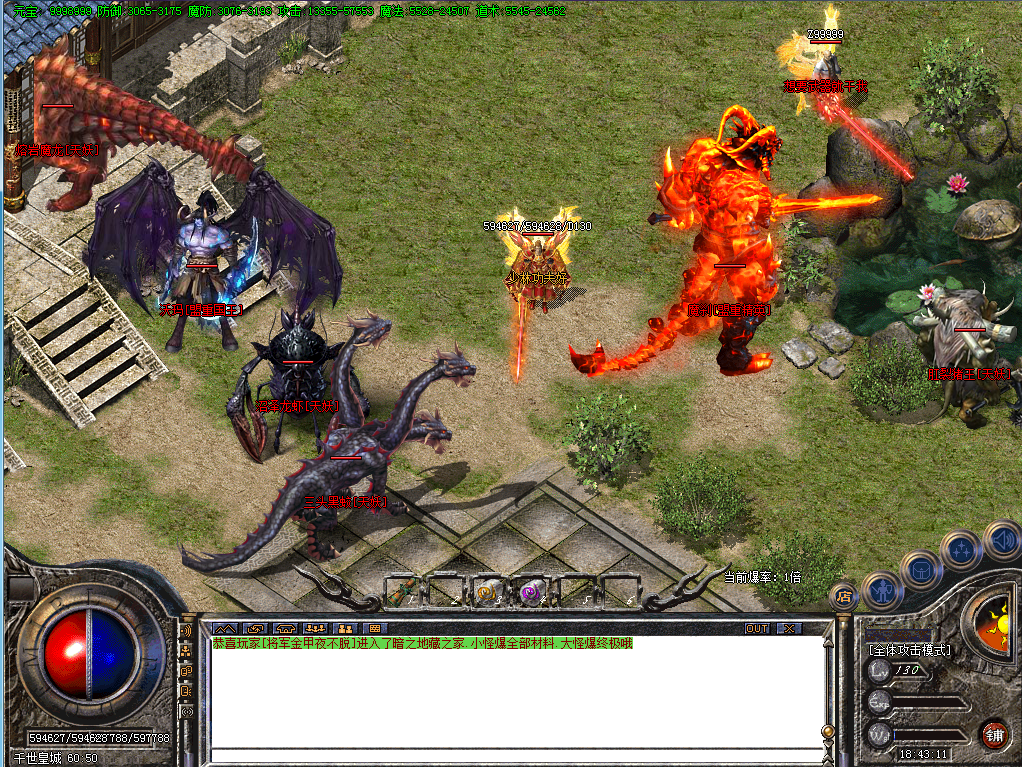Open the 店 shop round button
Viewport: 1022px width, 767px height.
(845, 597)
